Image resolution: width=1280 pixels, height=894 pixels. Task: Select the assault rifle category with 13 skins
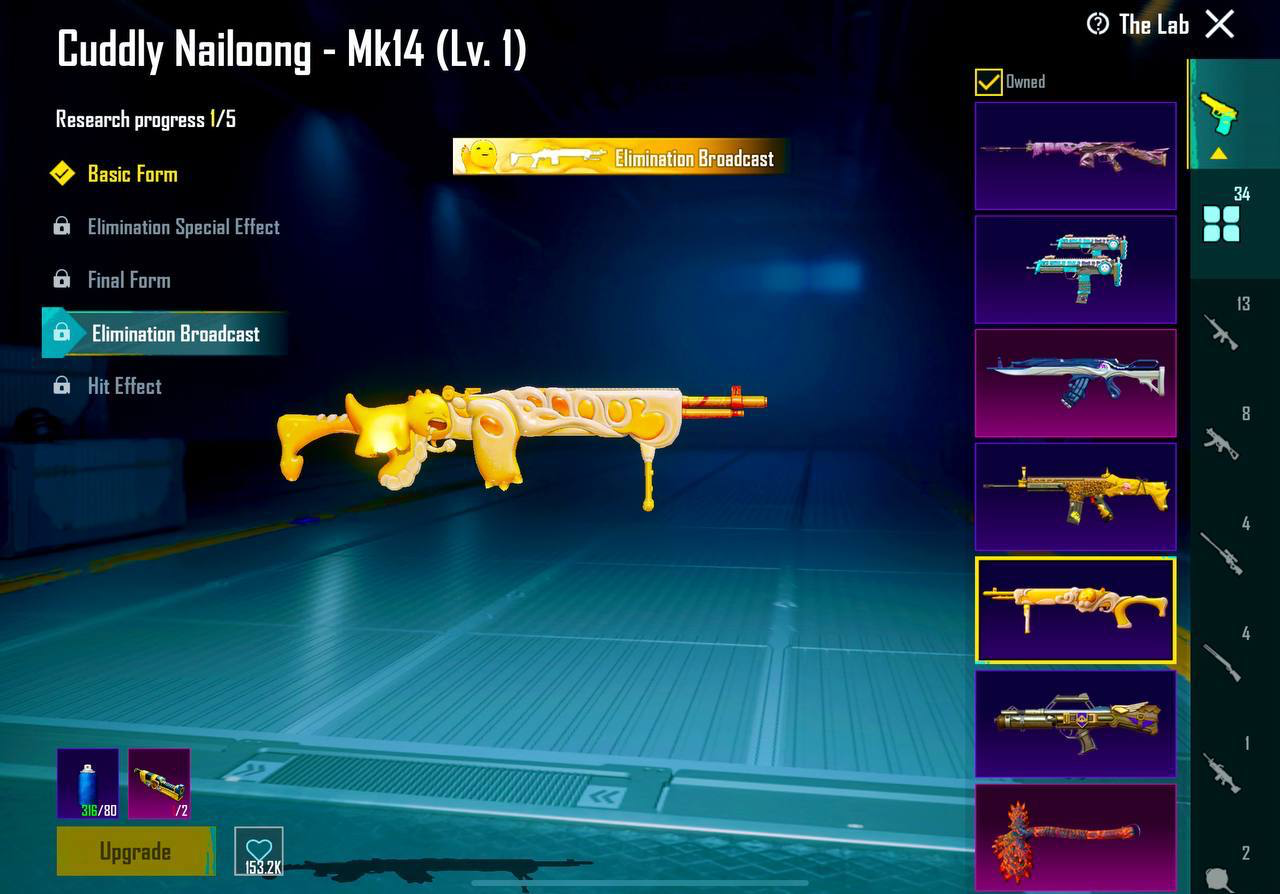pos(1222,333)
